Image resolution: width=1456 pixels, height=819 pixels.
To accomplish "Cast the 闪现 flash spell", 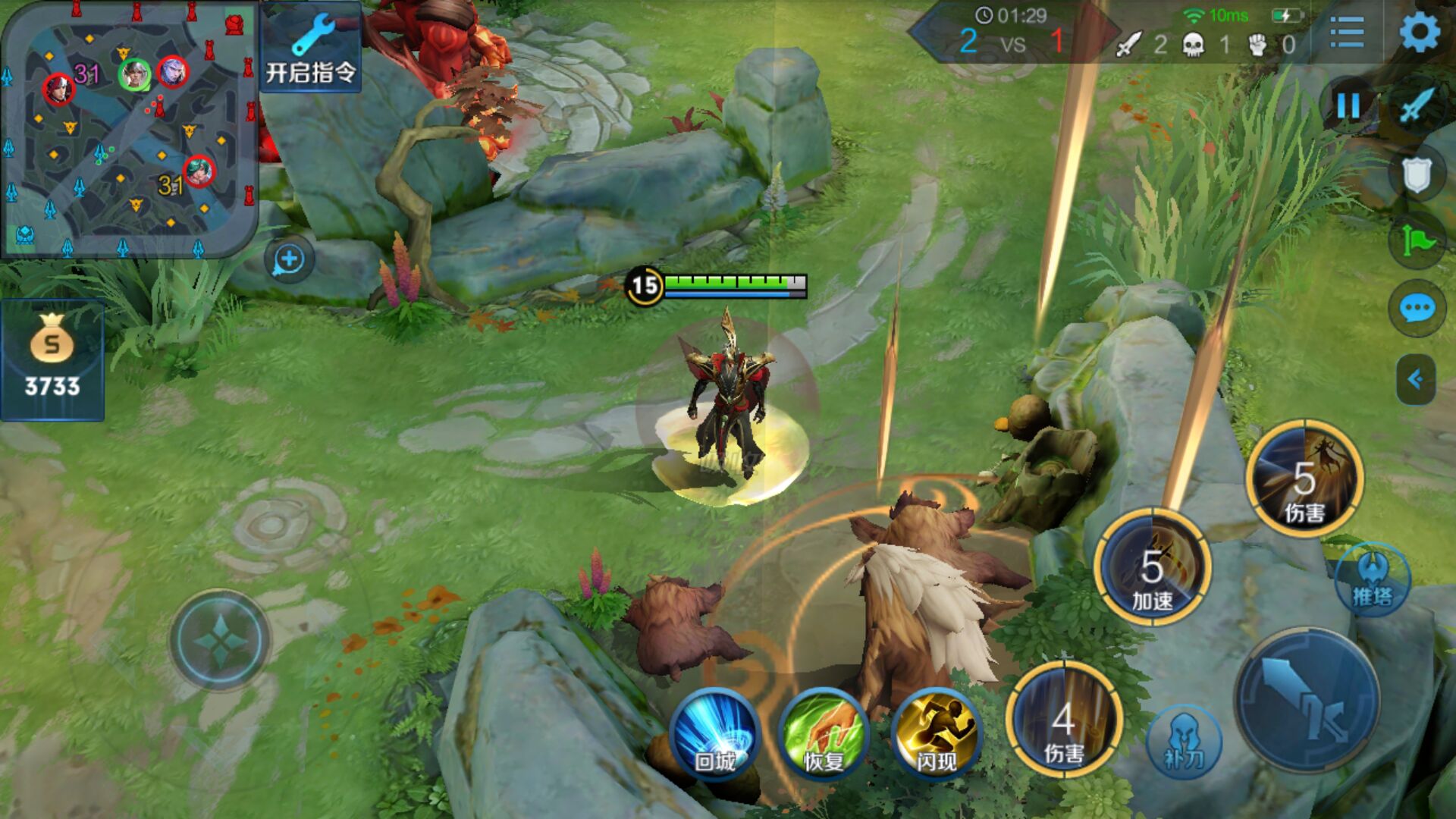I will coord(936,733).
